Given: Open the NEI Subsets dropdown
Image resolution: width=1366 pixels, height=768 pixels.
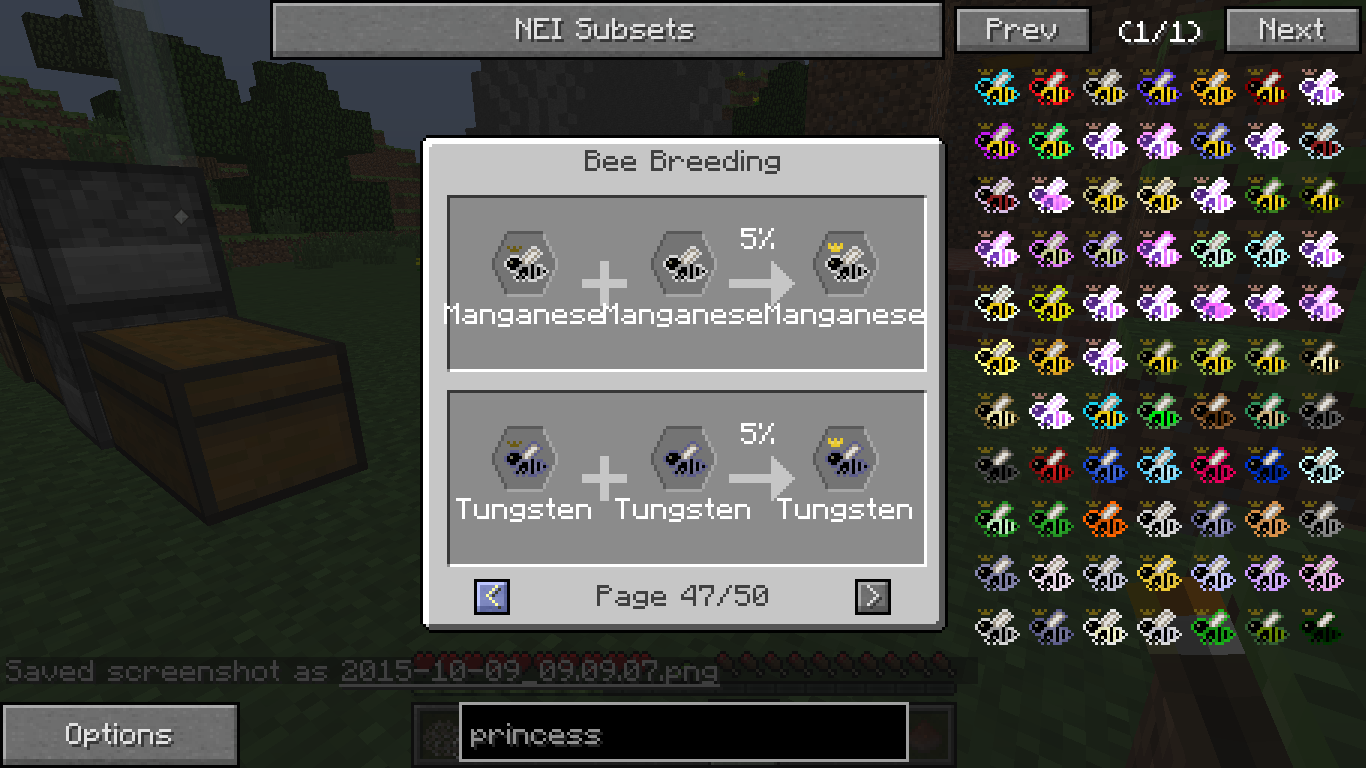Looking at the screenshot, I should point(606,30).
